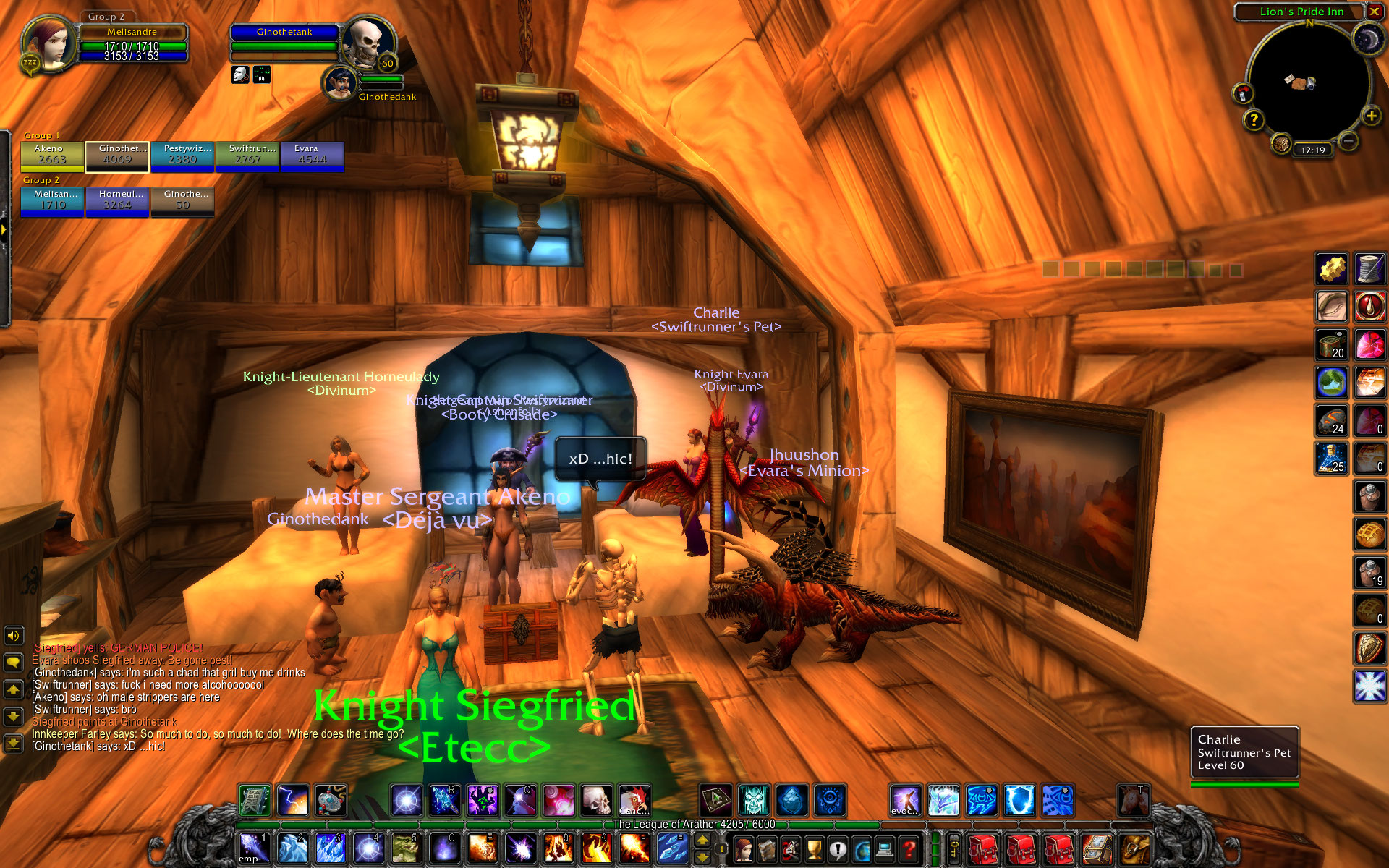
Task: Open the red question mark help button
Action: [909, 848]
